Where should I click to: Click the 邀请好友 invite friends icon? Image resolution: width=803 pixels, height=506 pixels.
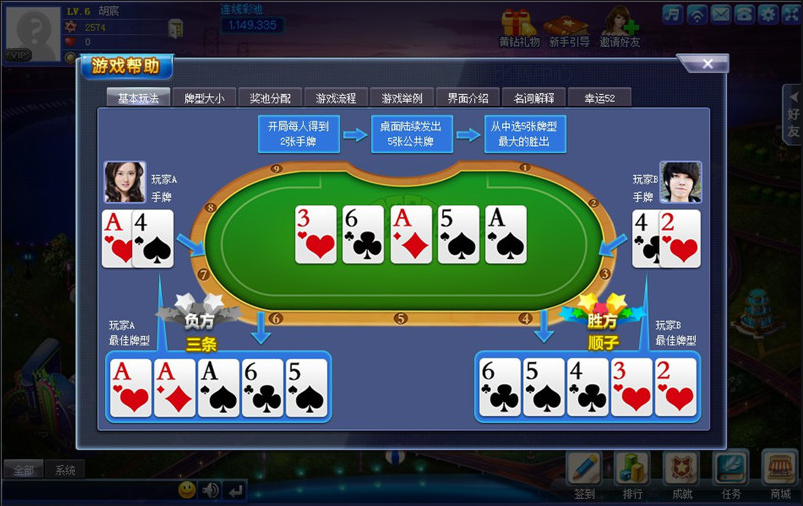click(620, 27)
